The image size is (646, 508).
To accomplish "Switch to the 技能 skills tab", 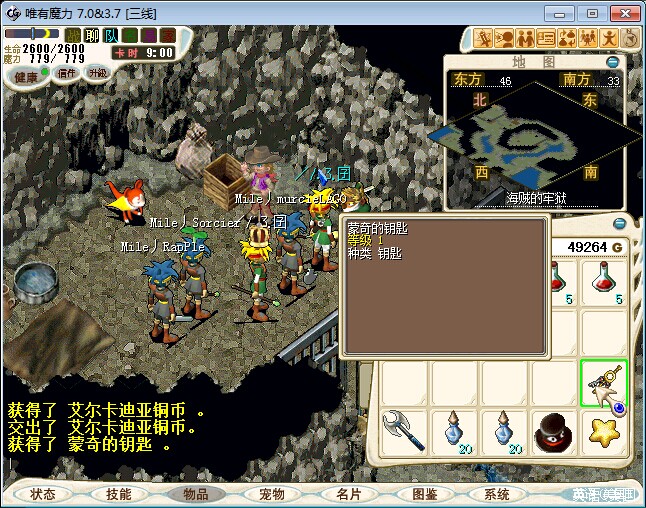I will (119, 494).
